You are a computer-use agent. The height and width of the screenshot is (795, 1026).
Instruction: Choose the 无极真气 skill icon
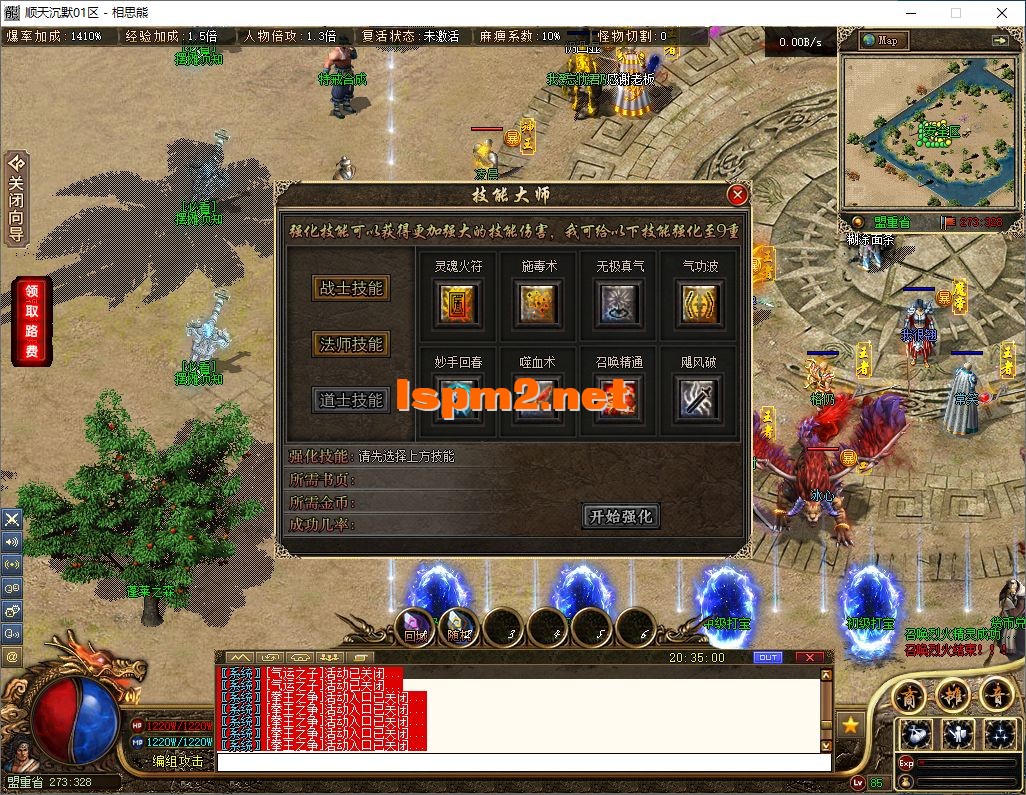point(620,303)
